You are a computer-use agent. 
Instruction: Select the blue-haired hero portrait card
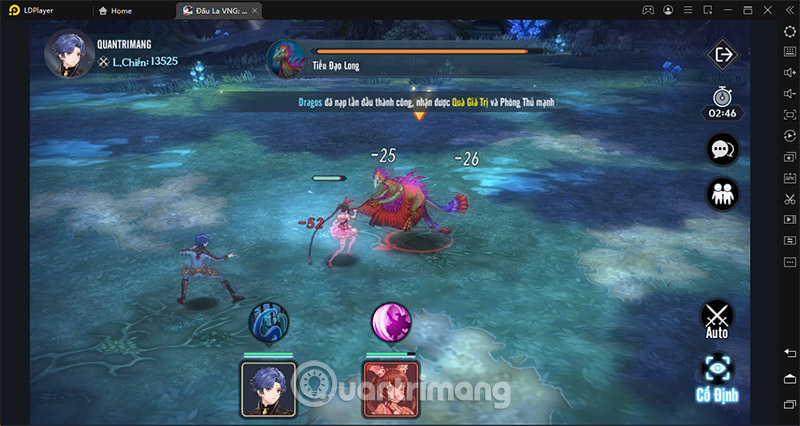268,388
